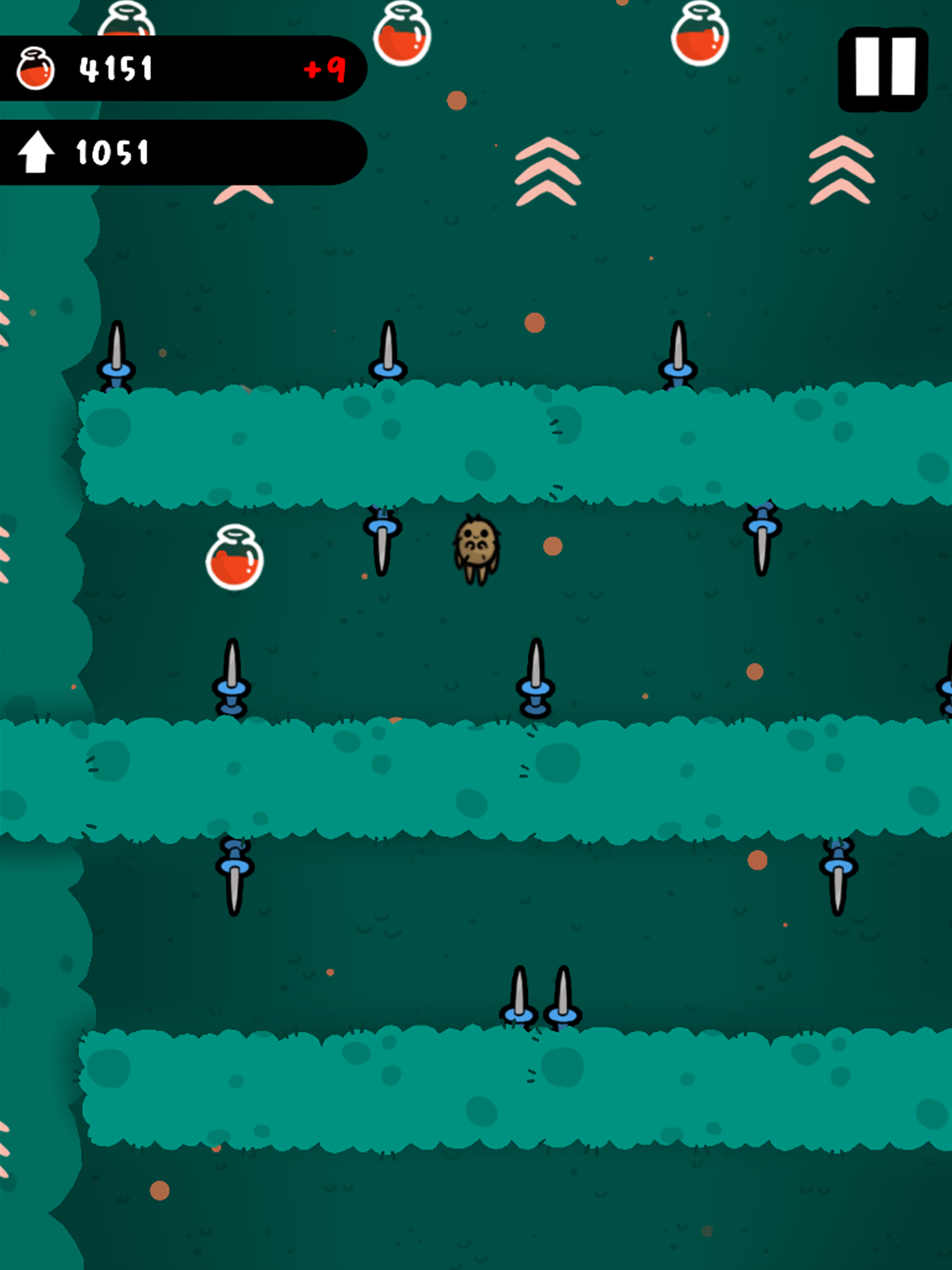Select the white upward arrow score icon
The image size is (952, 1270).
point(36,152)
